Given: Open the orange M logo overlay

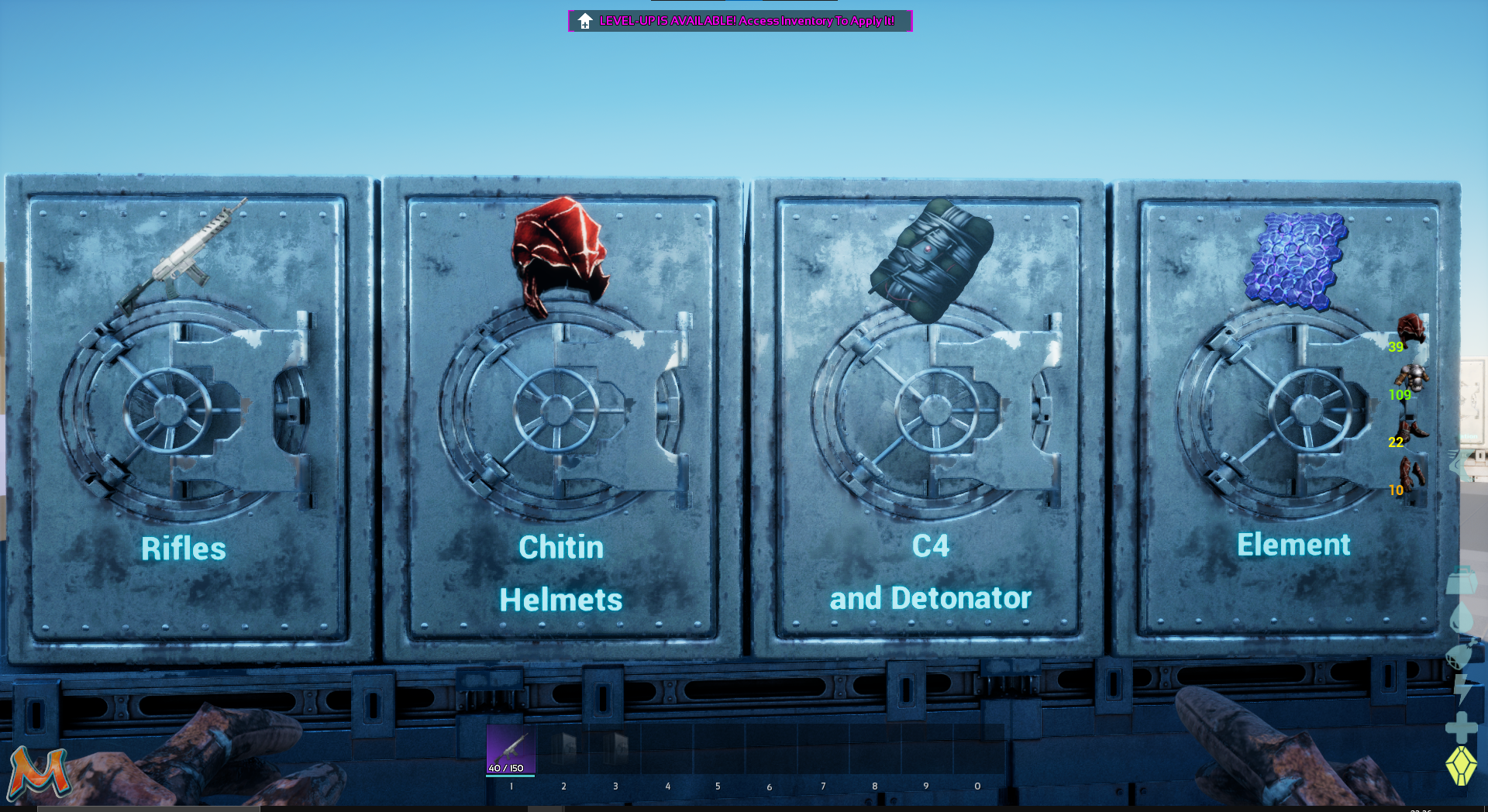Looking at the screenshot, I should tap(37, 773).
